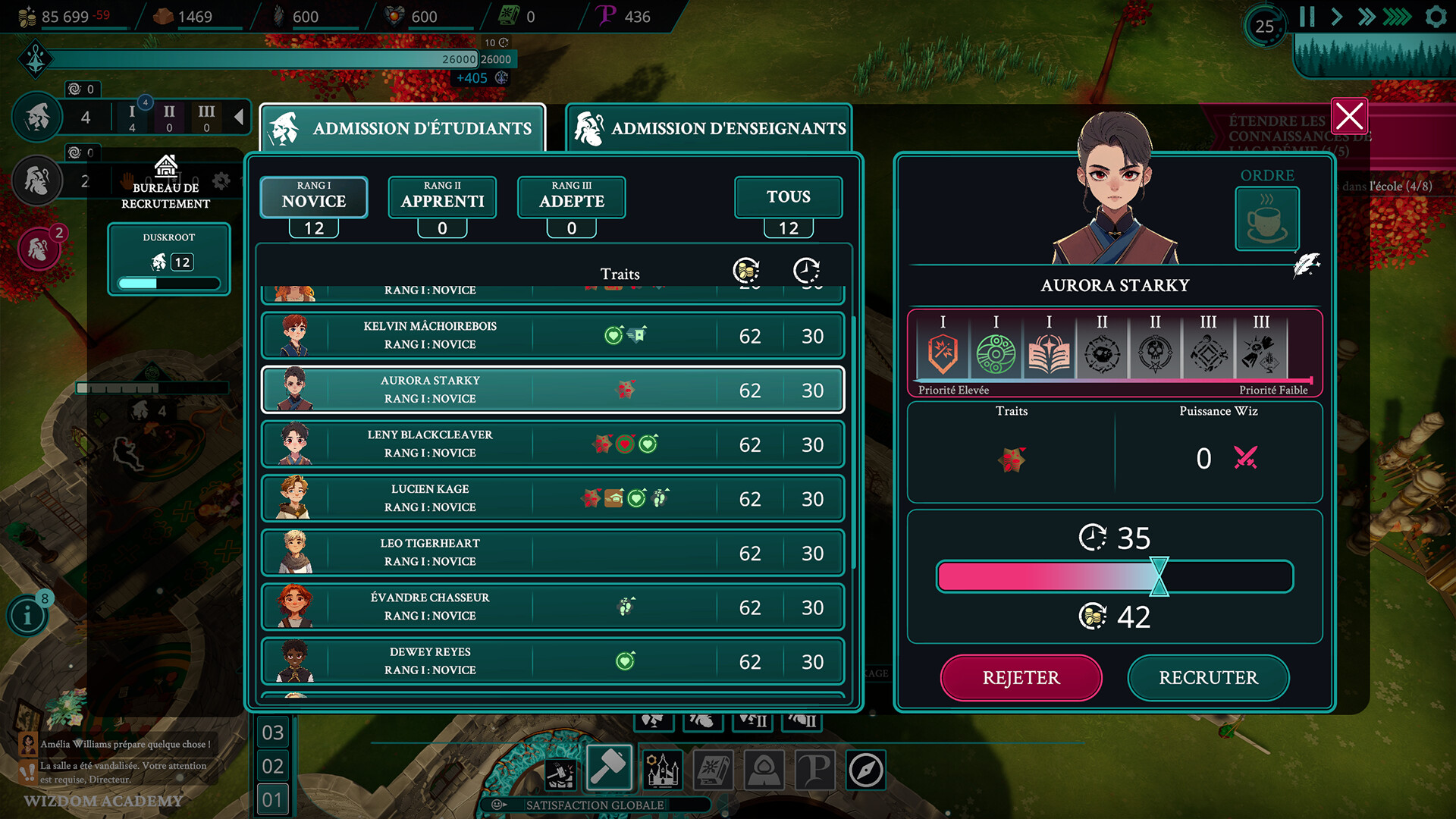Filter by Rang III Adepte
Viewport: 1456px width, 819px height.
(571, 197)
